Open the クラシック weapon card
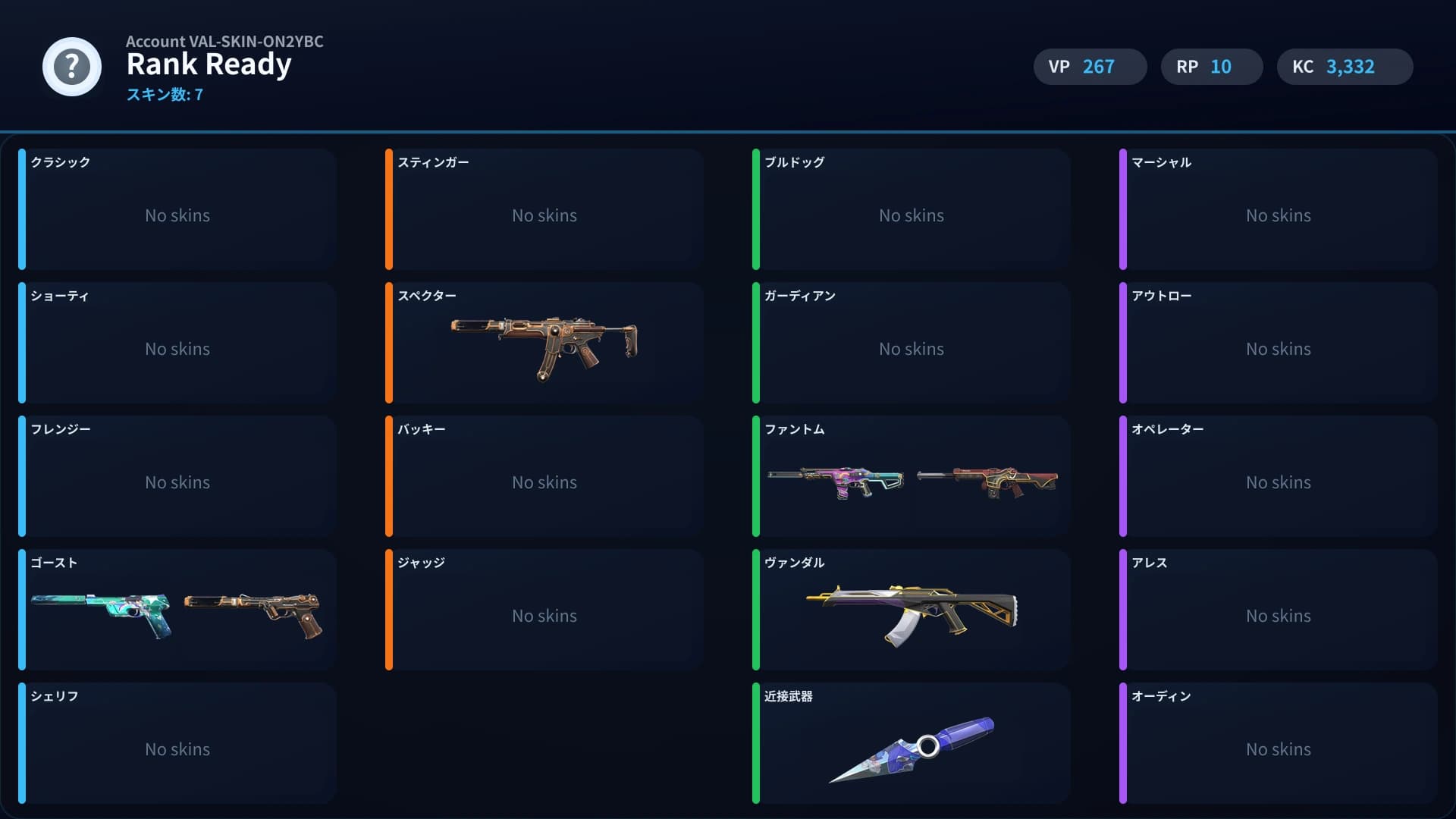1456x819 pixels. pyautogui.click(x=177, y=209)
